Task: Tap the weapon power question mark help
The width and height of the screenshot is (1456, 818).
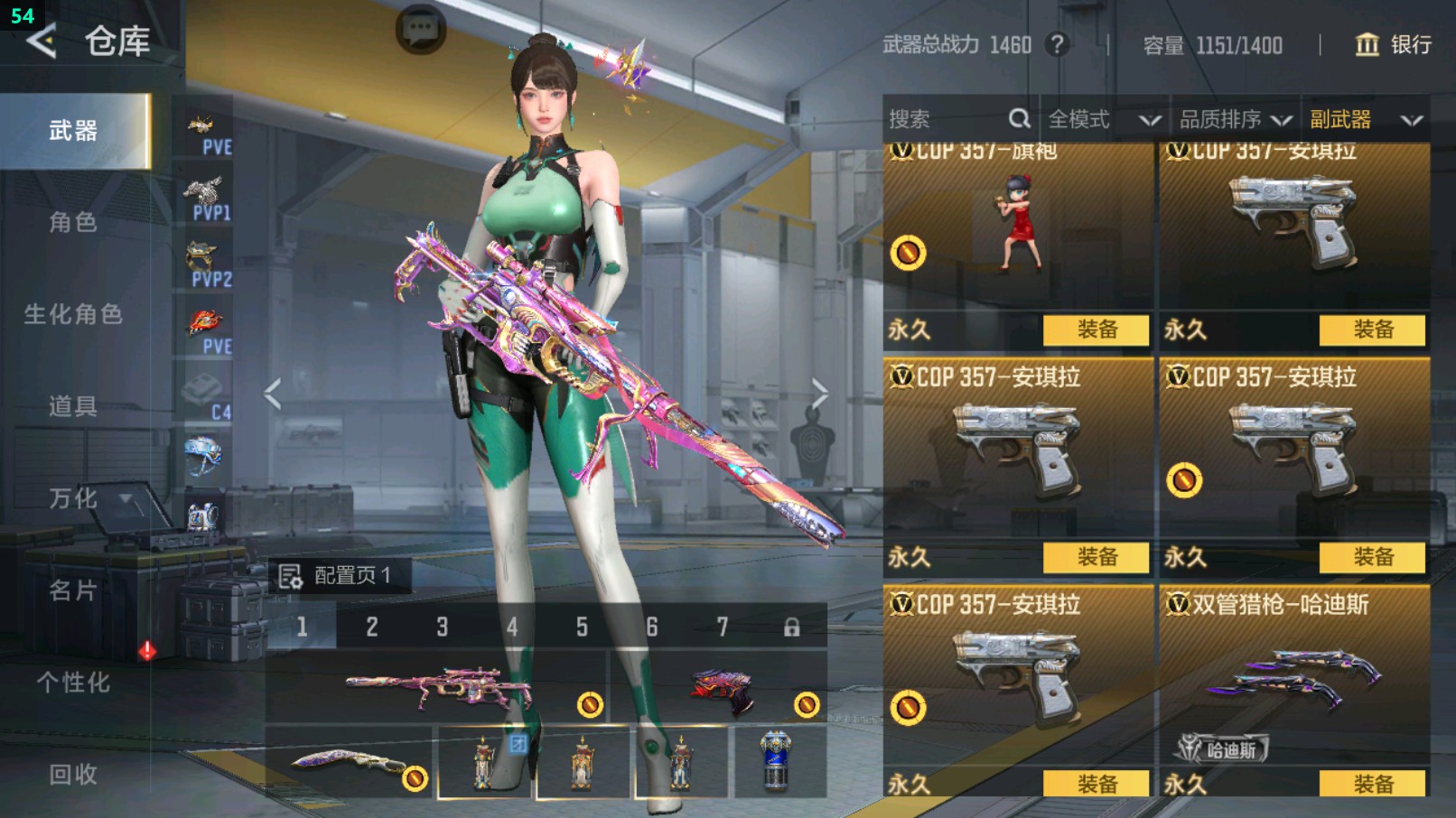Action: pos(1057,44)
